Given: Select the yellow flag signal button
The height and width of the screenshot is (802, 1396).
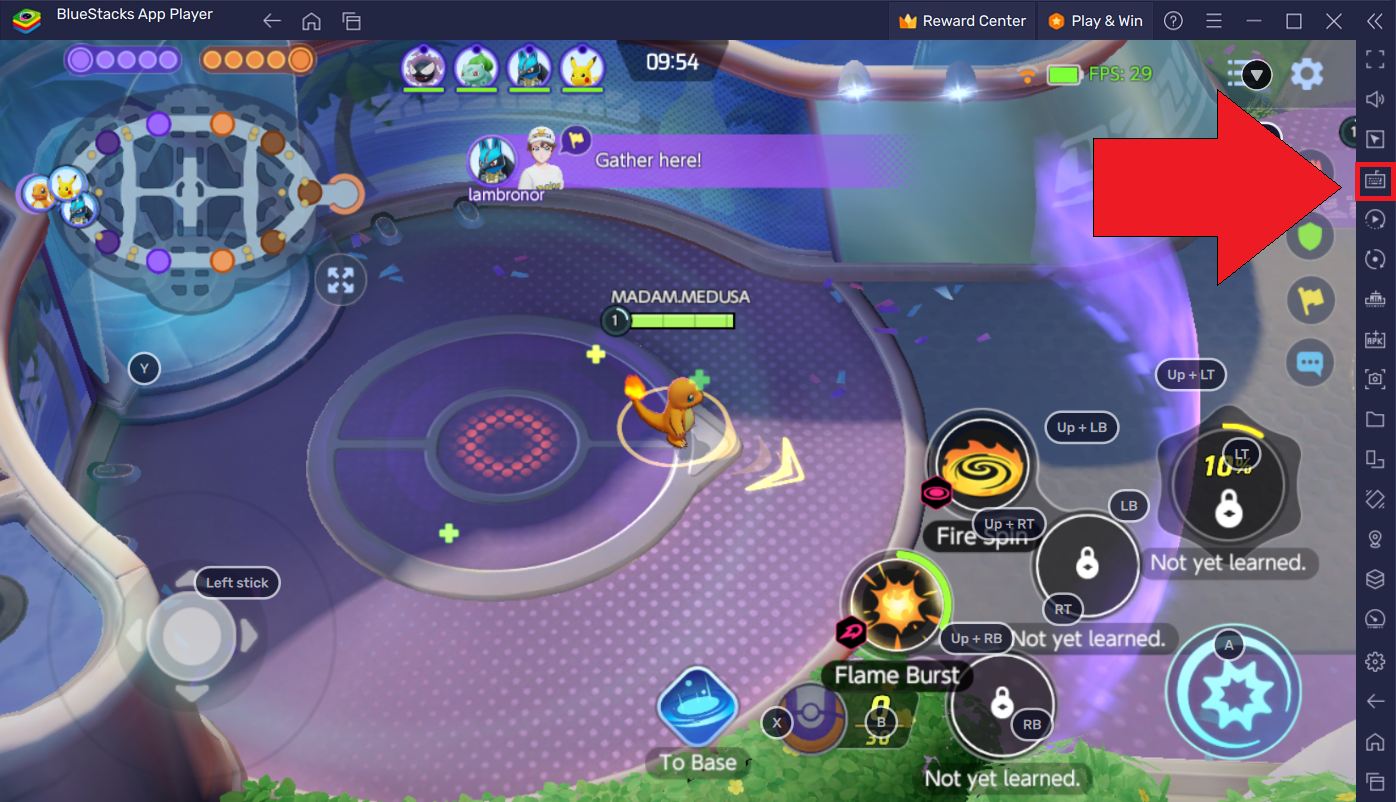Looking at the screenshot, I should point(1310,299).
